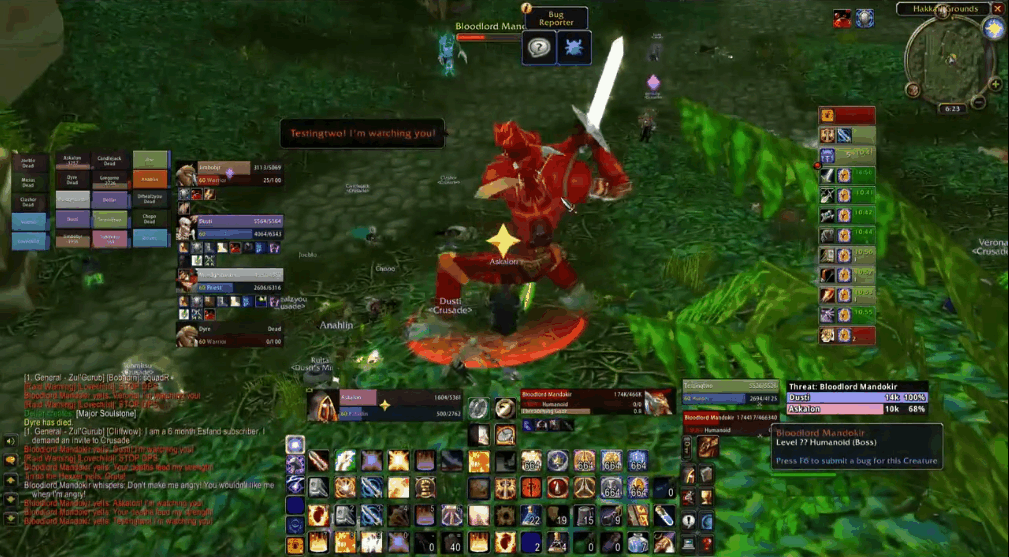Click the item slot with 15 stacks

point(585,515)
